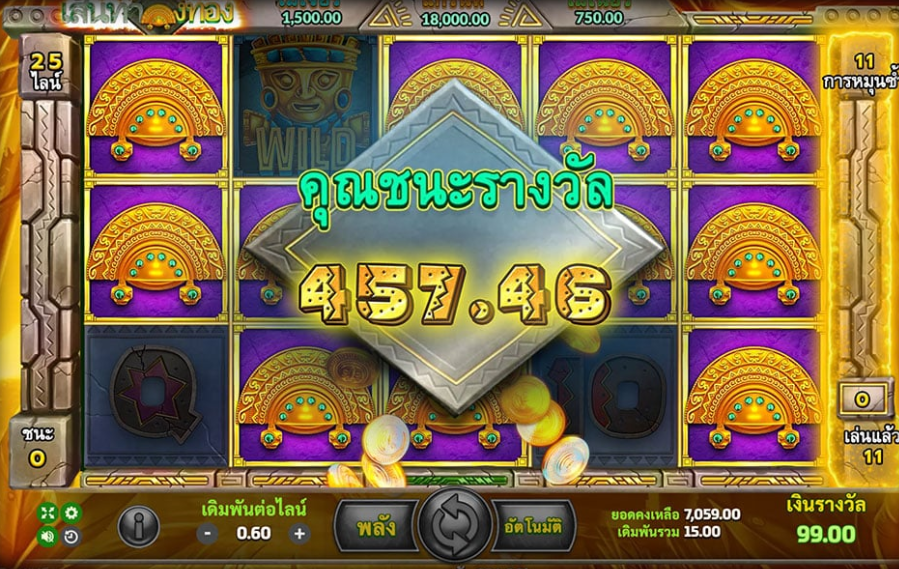Open the info paytable button
The height and width of the screenshot is (569, 899).
click(x=137, y=525)
